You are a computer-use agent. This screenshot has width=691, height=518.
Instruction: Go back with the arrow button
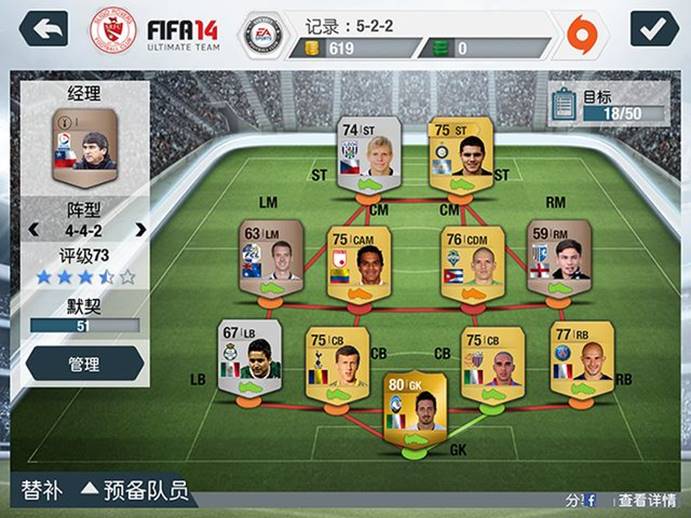[43, 28]
